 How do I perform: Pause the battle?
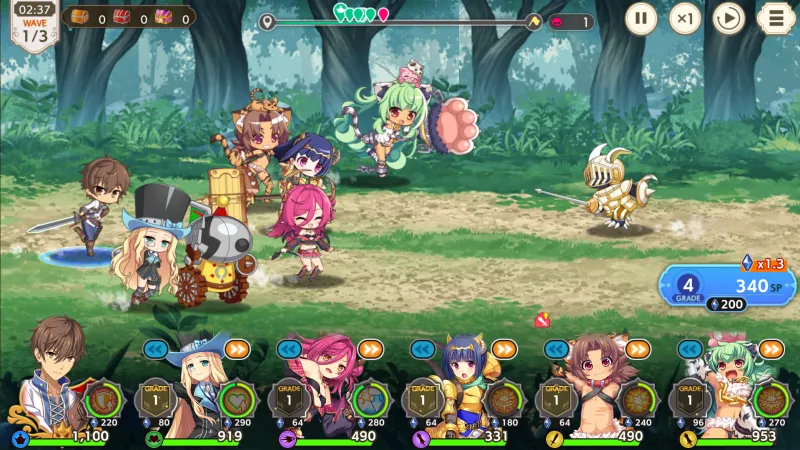pos(641,18)
